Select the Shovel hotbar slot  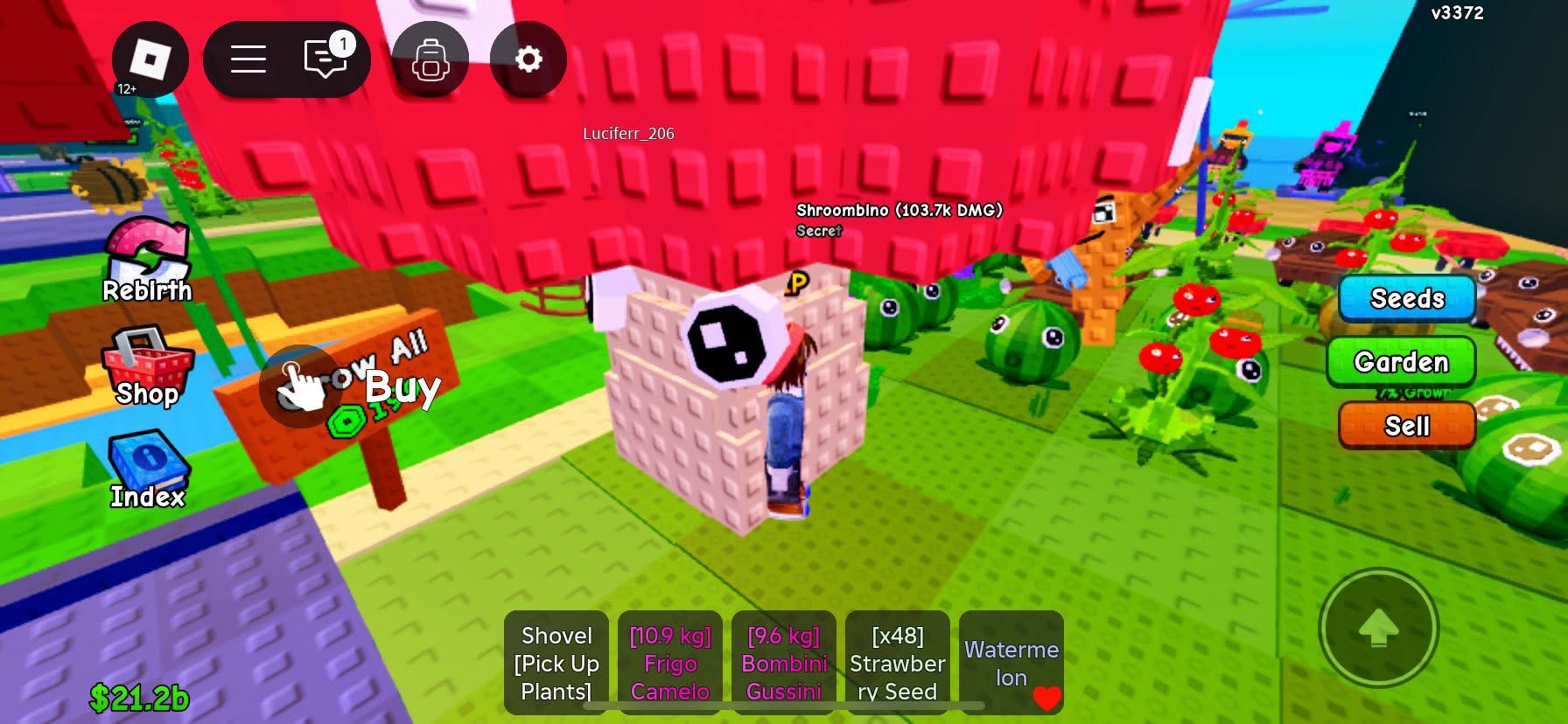point(556,663)
